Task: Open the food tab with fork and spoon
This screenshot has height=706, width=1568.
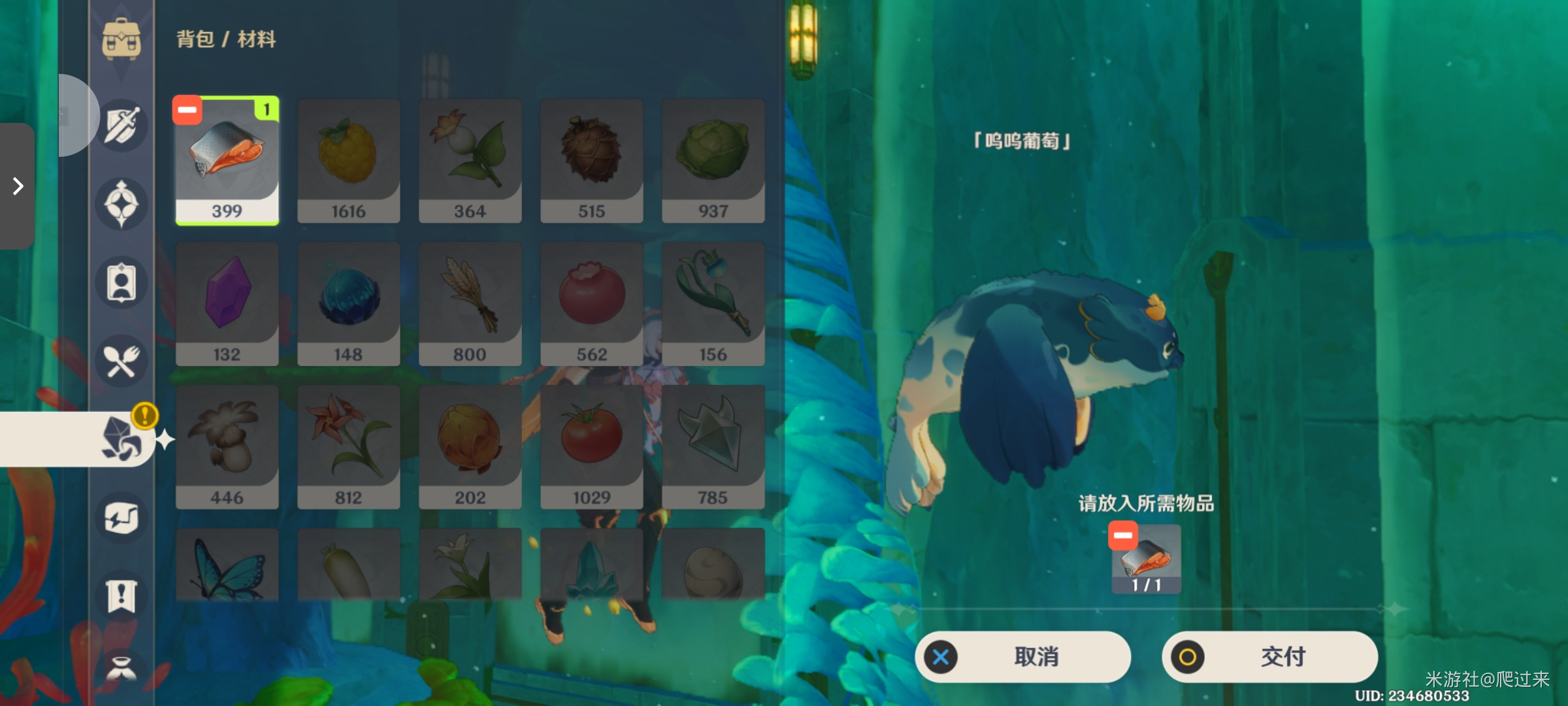Action: (x=122, y=361)
